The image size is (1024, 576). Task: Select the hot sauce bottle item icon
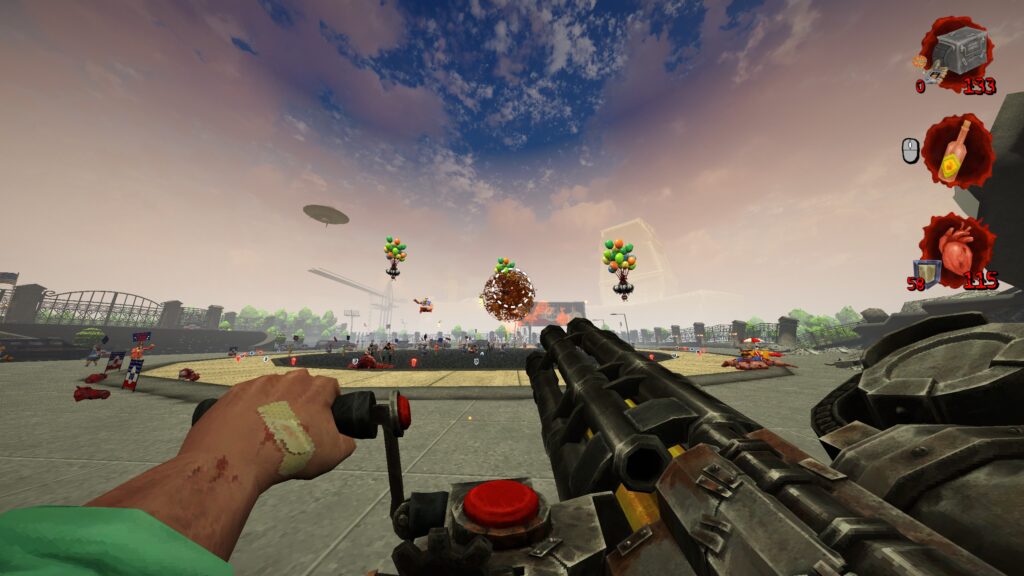coord(958,149)
